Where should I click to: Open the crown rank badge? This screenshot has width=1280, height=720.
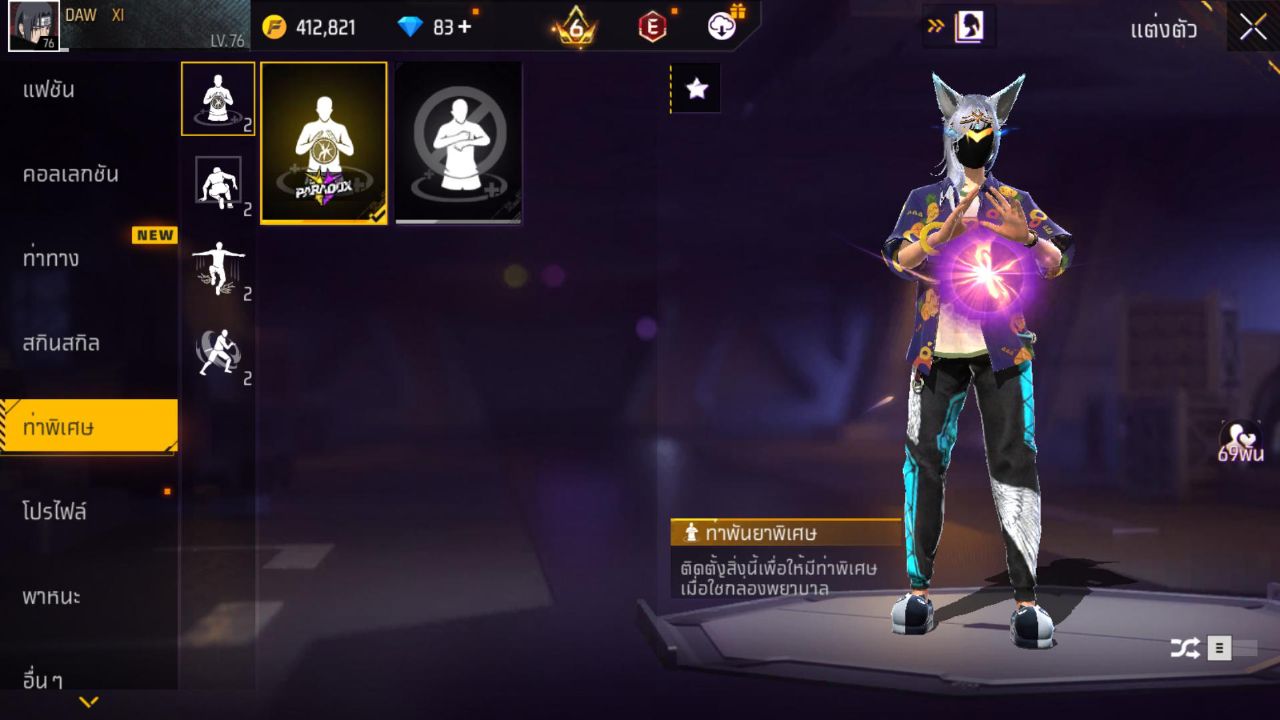[x=575, y=27]
